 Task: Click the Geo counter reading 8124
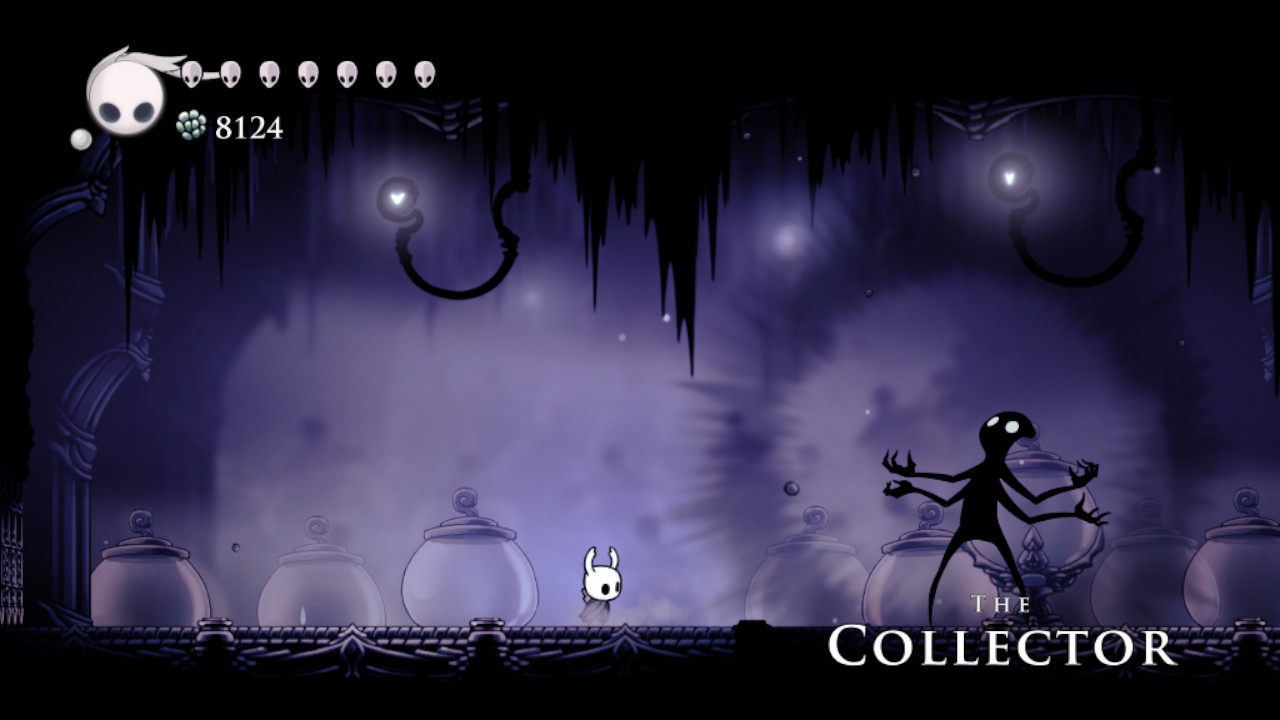pyautogui.click(x=249, y=126)
